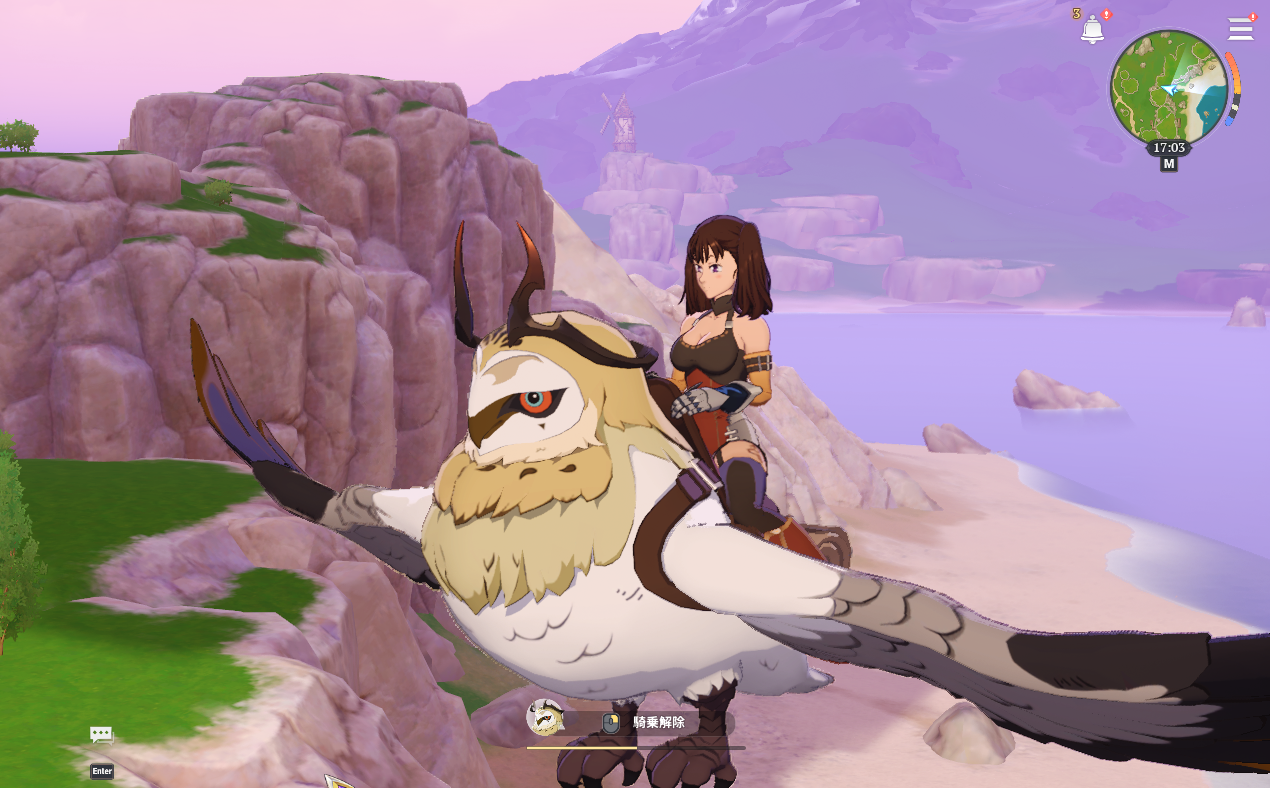Open the hamburger main menu
This screenshot has height=788, width=1270.
1240,29
